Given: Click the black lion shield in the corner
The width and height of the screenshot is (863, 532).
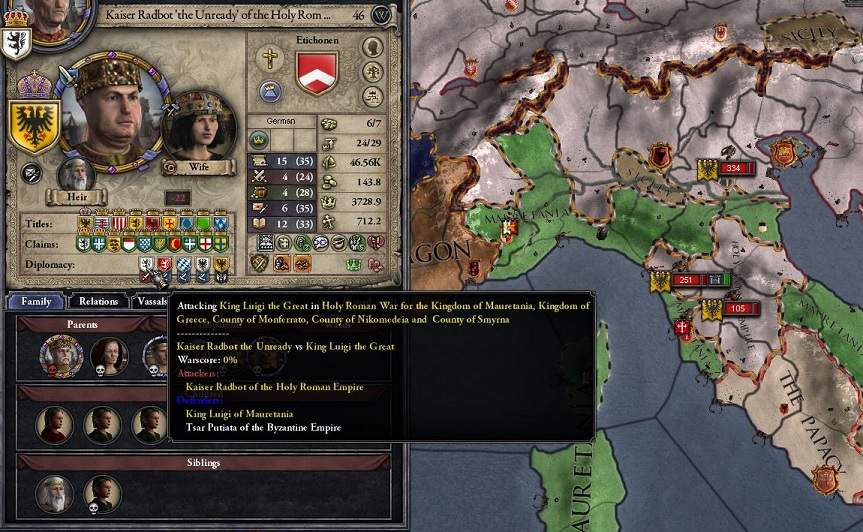Looking at the screenshot, I should coord(16,40).
